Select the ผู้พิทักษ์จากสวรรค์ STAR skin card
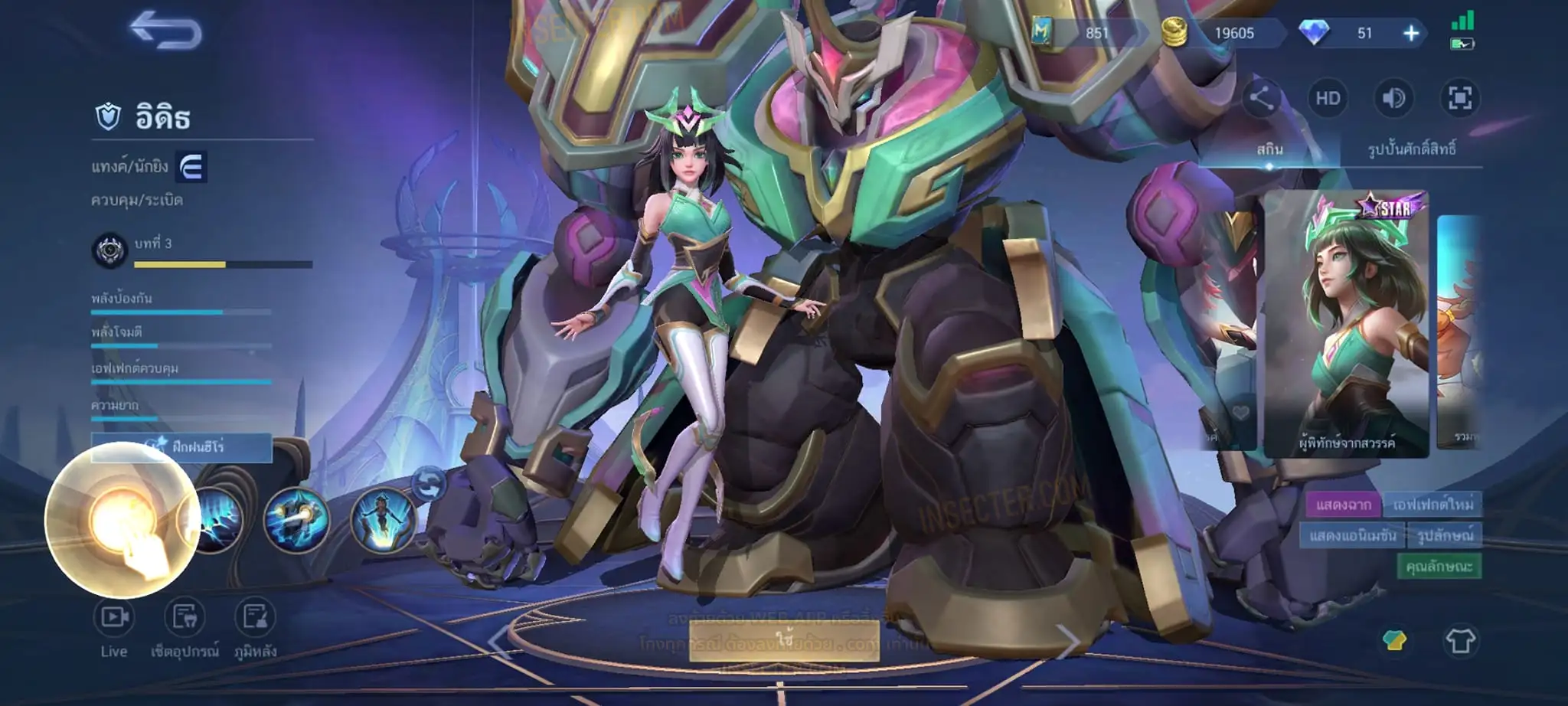This screenshot has width=1568, height=706. coord(1346,325)
